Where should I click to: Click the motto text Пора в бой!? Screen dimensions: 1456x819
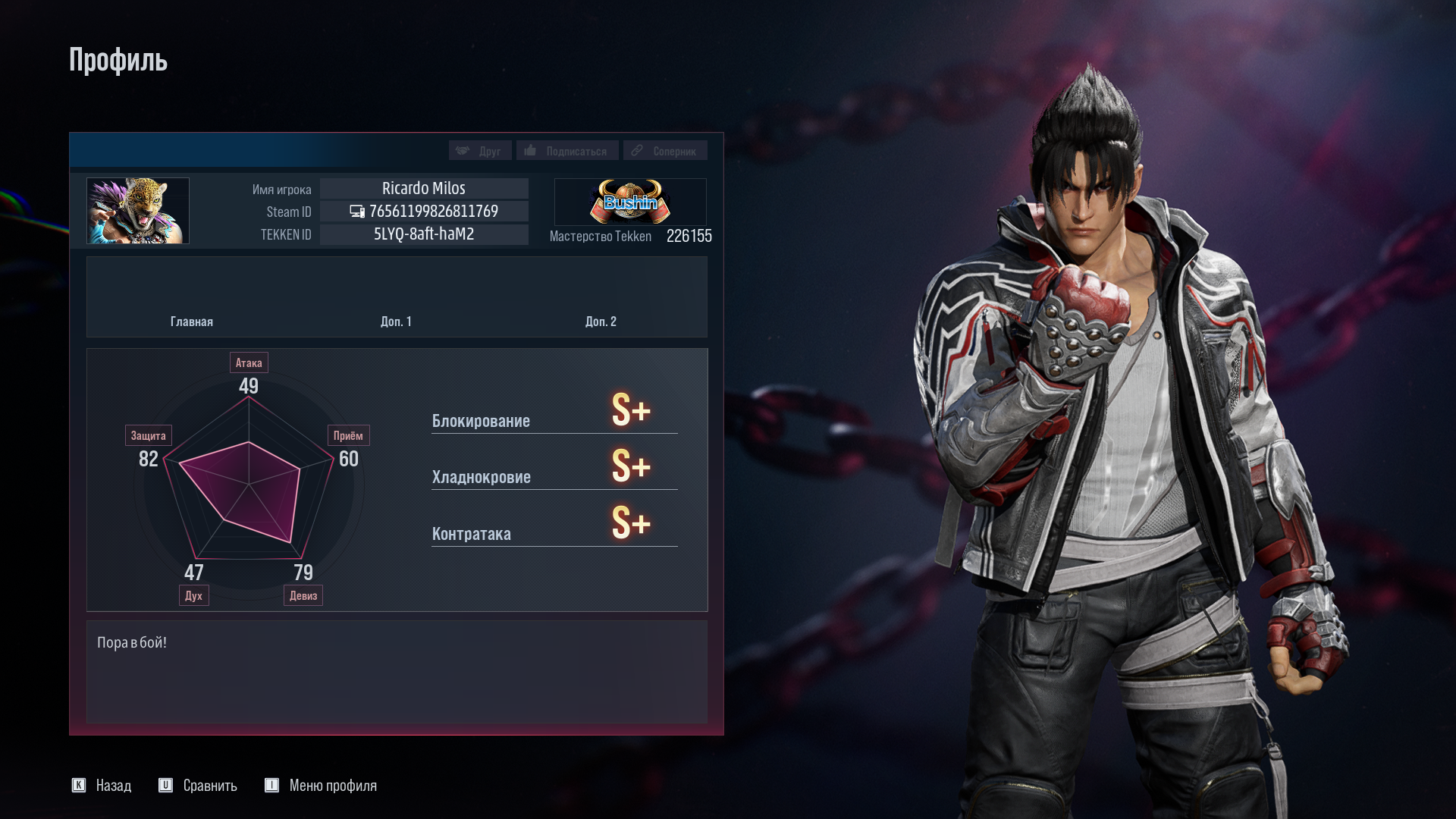click(130, 642)
